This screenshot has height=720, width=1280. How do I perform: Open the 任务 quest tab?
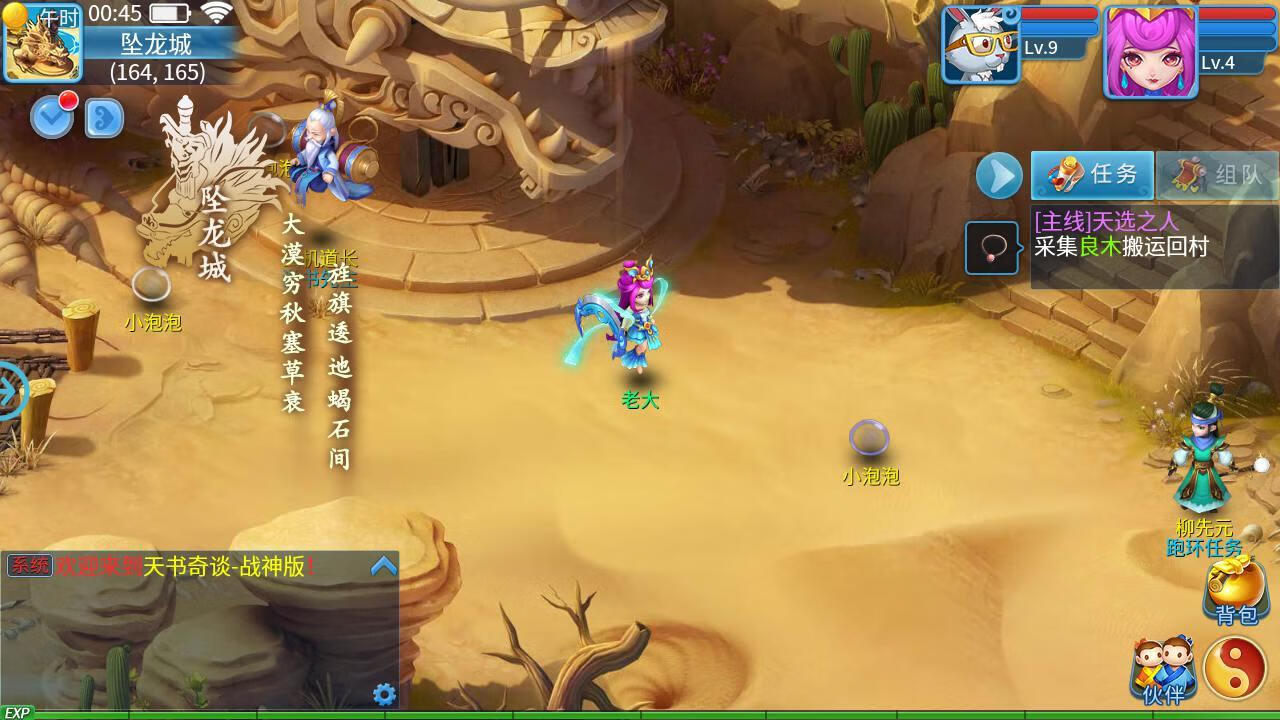pos(1092,175)
